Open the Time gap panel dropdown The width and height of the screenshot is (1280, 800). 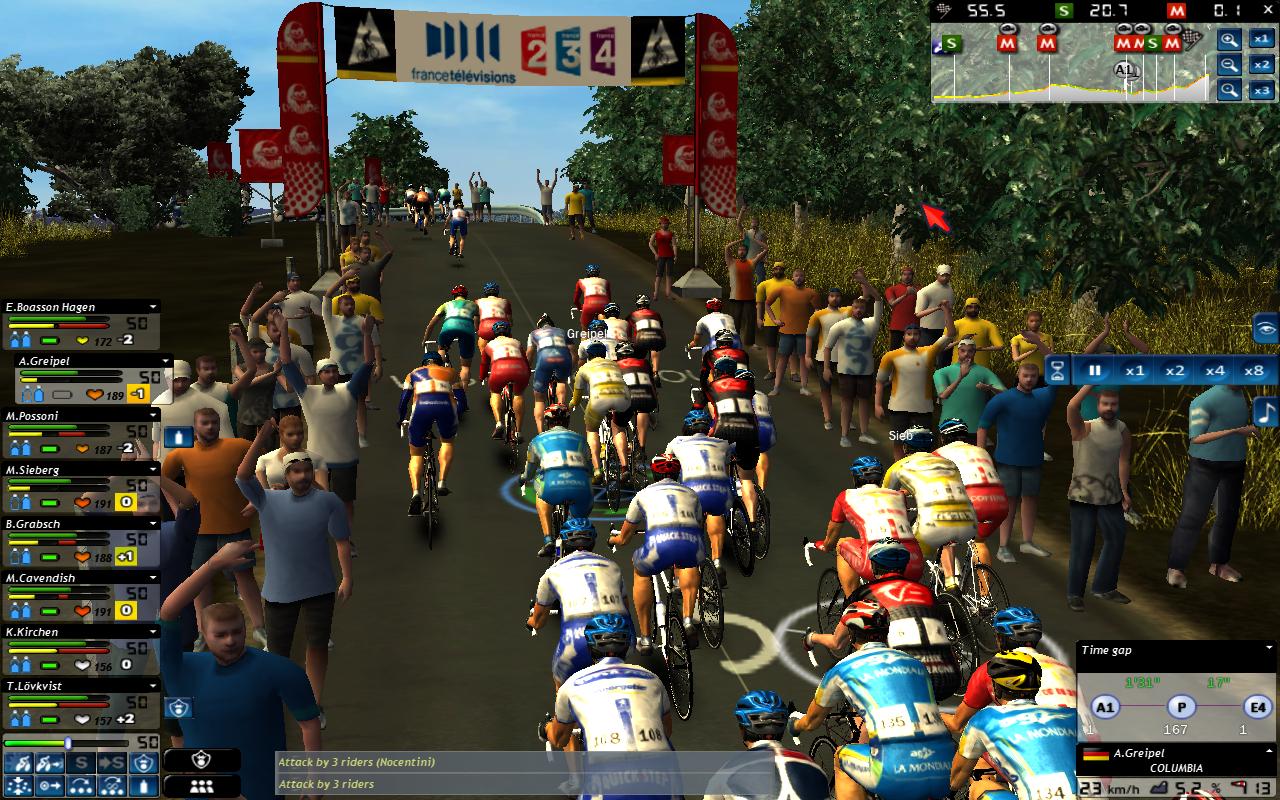click(1269, 649)
